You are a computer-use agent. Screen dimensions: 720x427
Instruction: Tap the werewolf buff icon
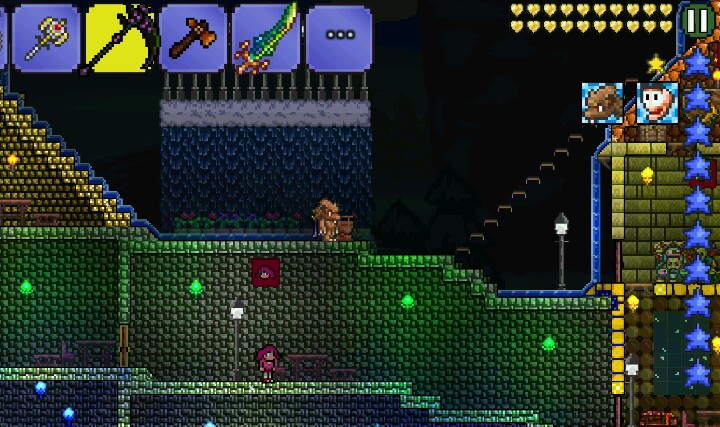(x=603, y=102)
